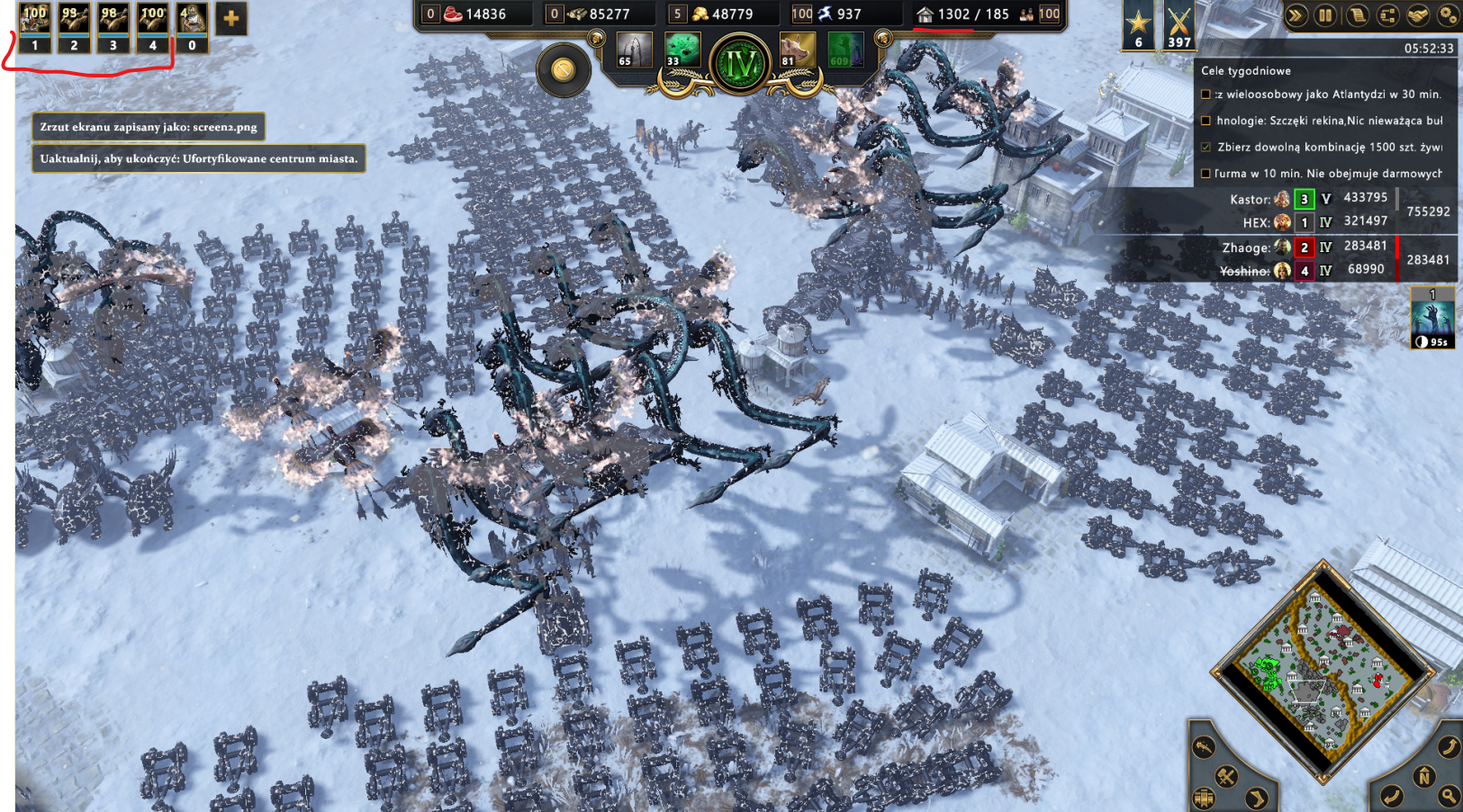Image resolution: width=1463 pixels, height=812 pixels.
Task: Click the magnifying glass minimap button
Action: 1449,795
